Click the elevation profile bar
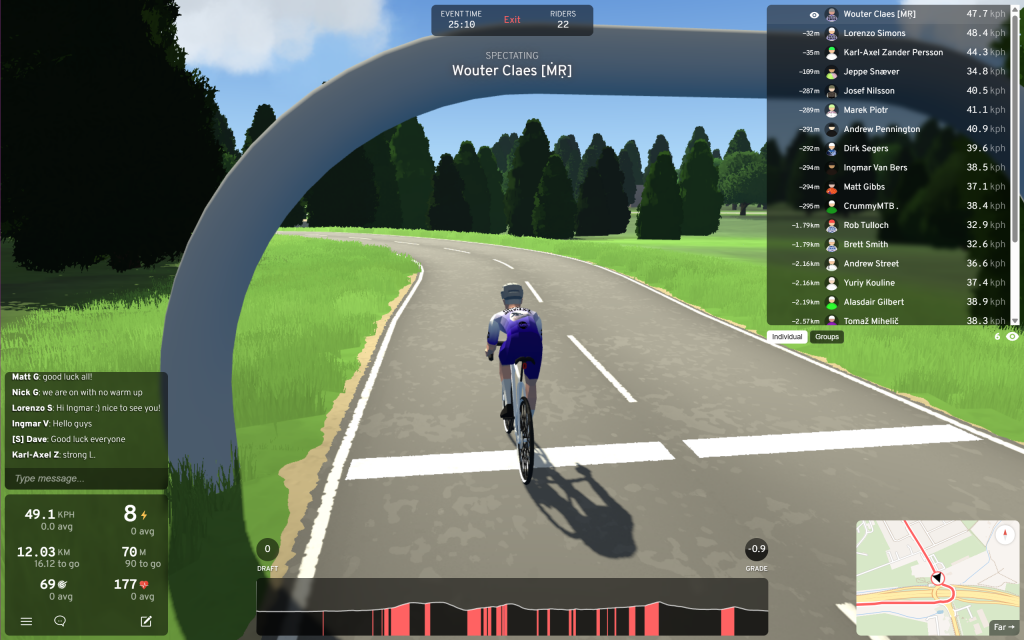This screenshot has width=1024, height=640. point(512,606)
